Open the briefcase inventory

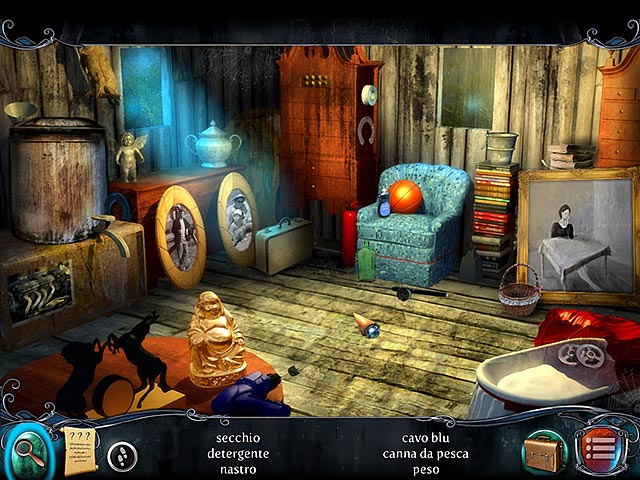tap(544, 451)
